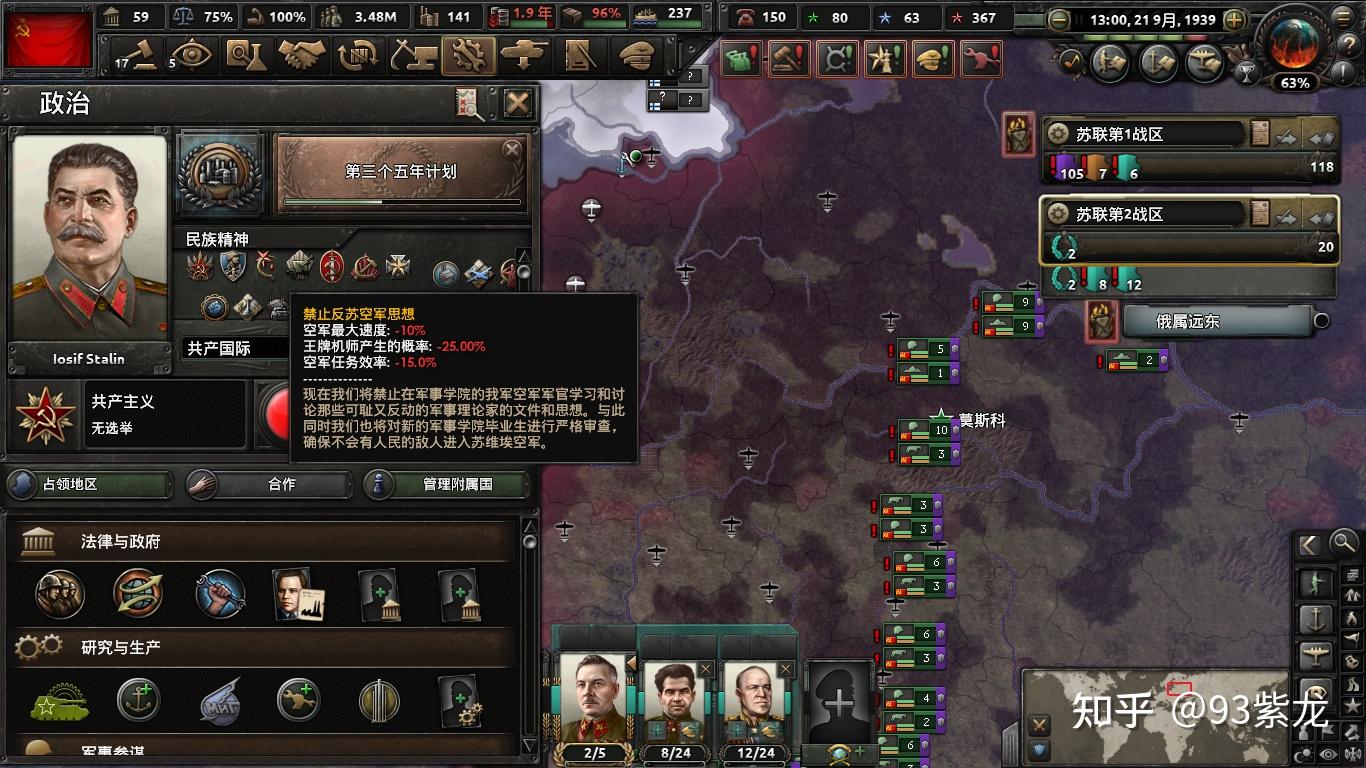Toggle the naval map mode anchor icon
The image size is (1366, 768).
click(x=1316, y=618)
